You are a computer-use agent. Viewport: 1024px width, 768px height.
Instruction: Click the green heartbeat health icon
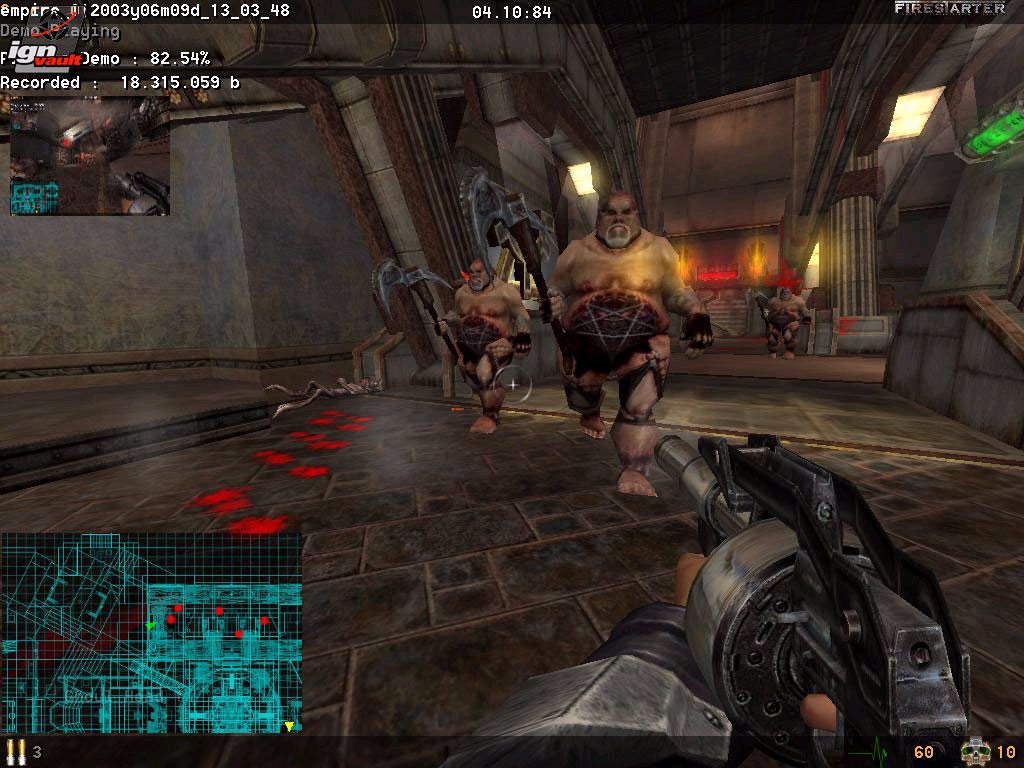click(x=866, y=751)
